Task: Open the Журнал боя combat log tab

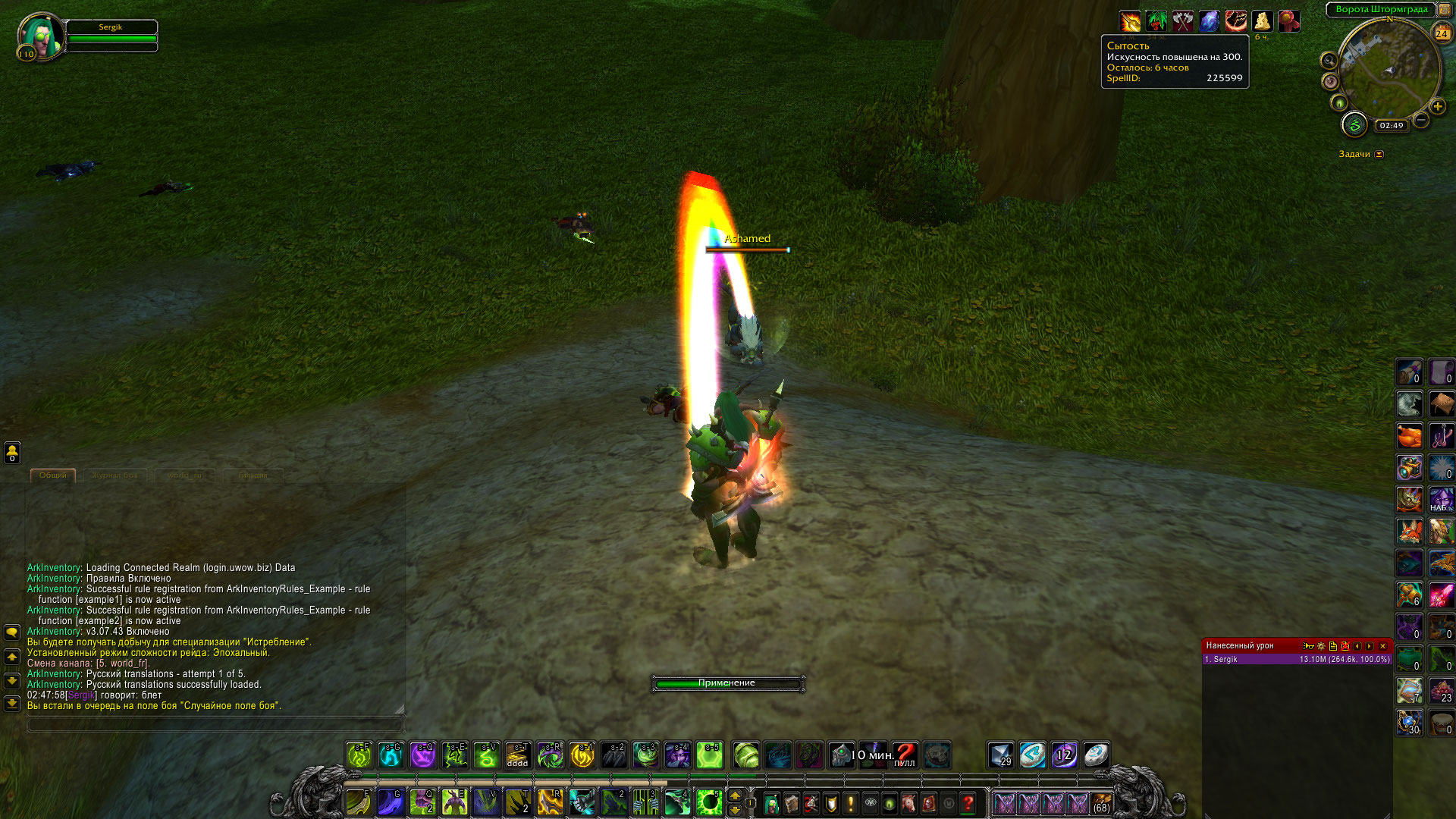Action: tap(115, 475)
